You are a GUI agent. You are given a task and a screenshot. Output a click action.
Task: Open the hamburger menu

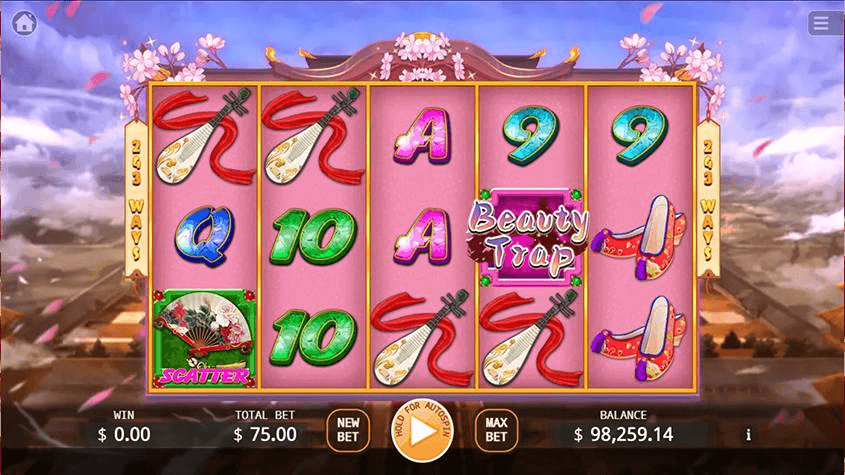(821, 23)
